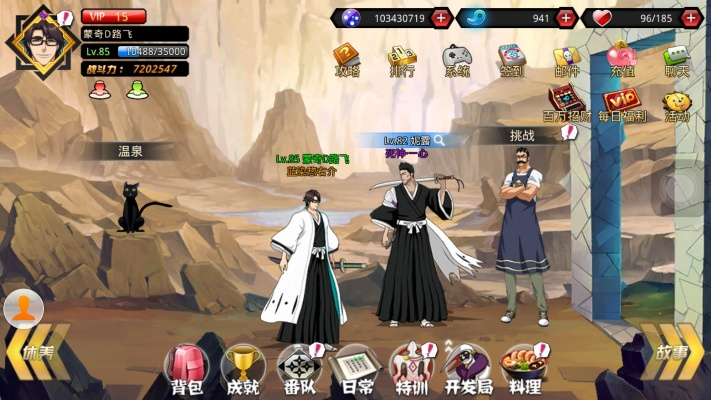The width and height of the screenshot is (711, 400).
Task: Open the 攻略 strategy guide
Action: pyautogui.click(x=347, y=59)
